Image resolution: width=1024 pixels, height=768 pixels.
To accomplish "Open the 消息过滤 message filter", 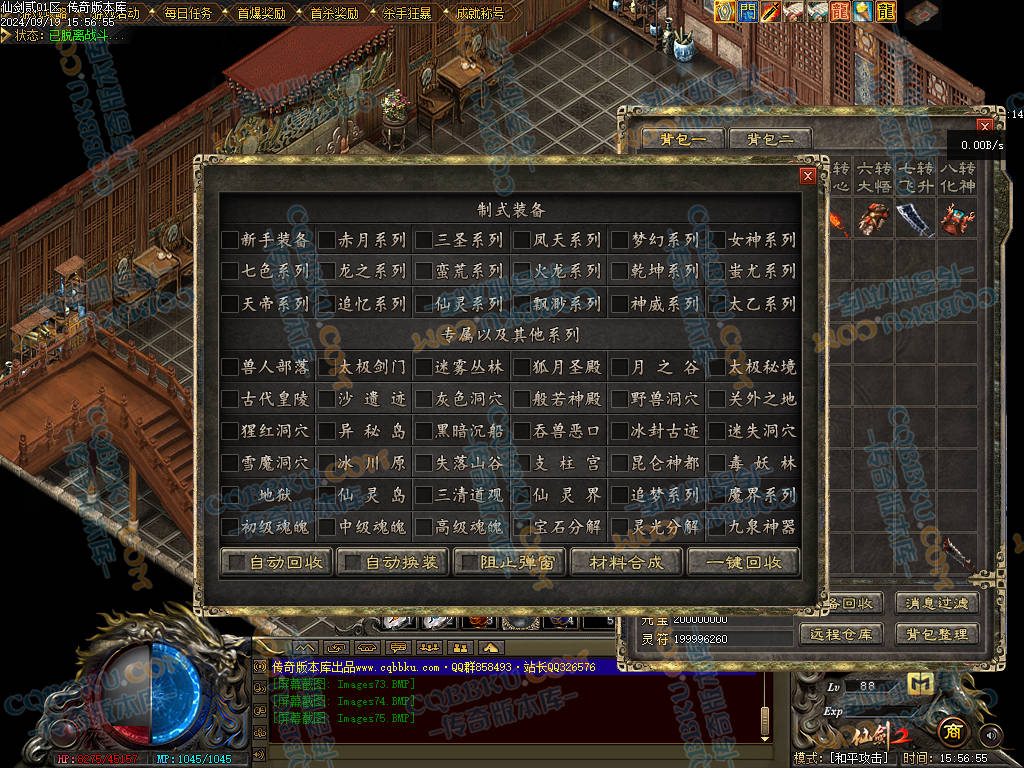I will click(x=937, y=603).
